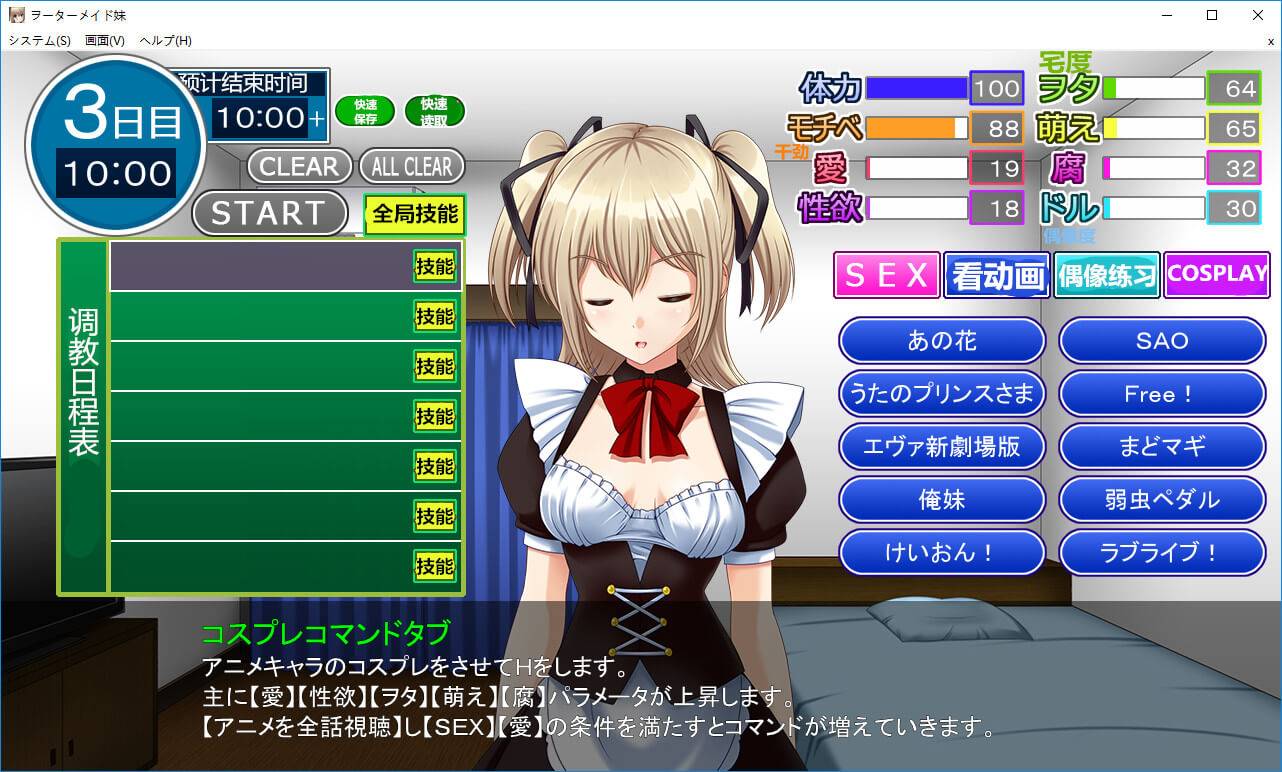Select the ALL CLEAR button
This screenshot has width=1282, height=772.
pyautogui.click(x=412, y=166)
